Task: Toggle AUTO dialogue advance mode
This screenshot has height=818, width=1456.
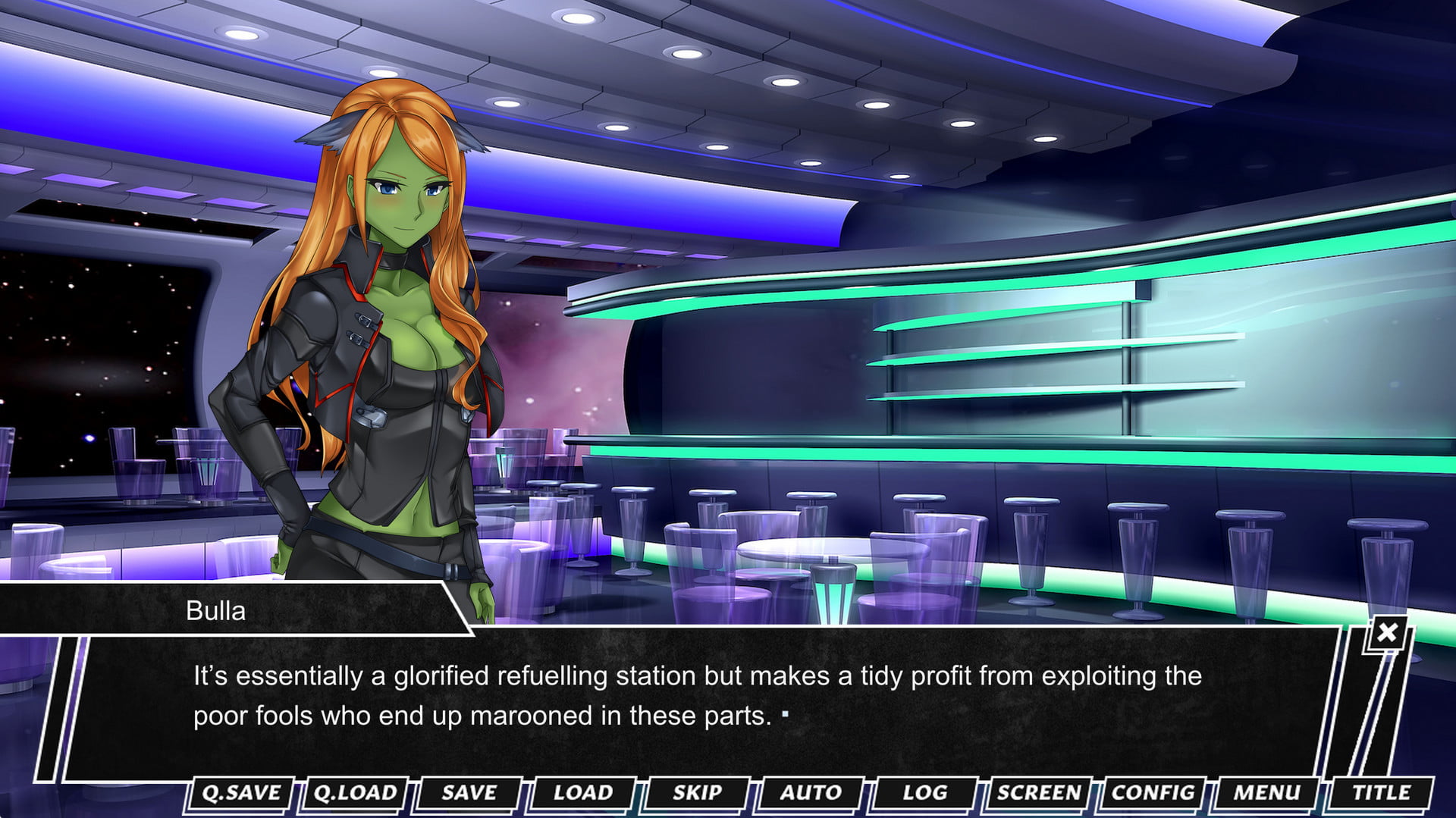Action: click(x=811, y=793)
